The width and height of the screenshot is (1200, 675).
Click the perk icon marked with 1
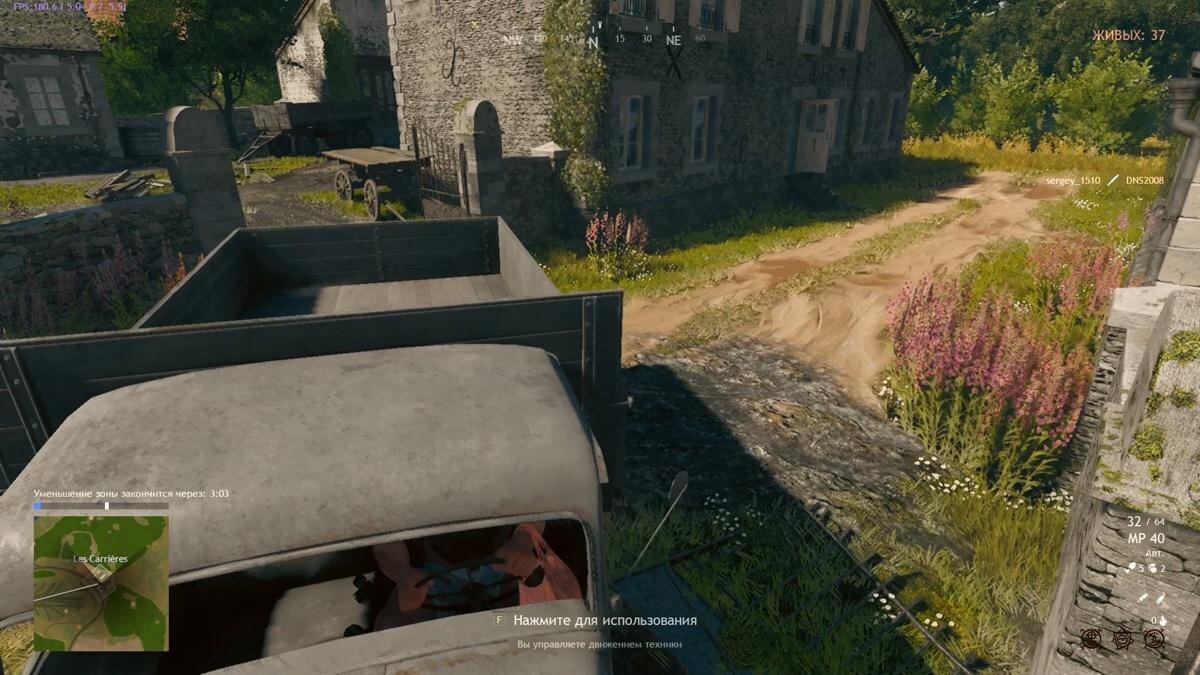(1154, 638)
